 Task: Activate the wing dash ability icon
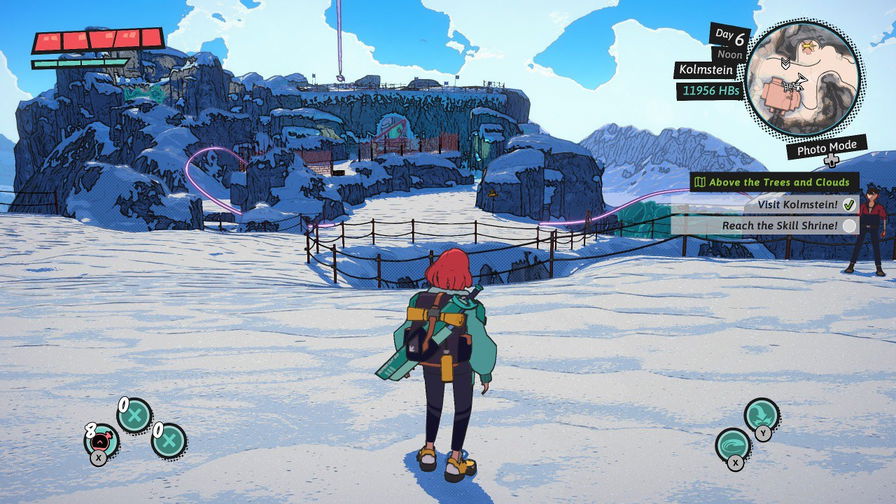pos(761,414)
